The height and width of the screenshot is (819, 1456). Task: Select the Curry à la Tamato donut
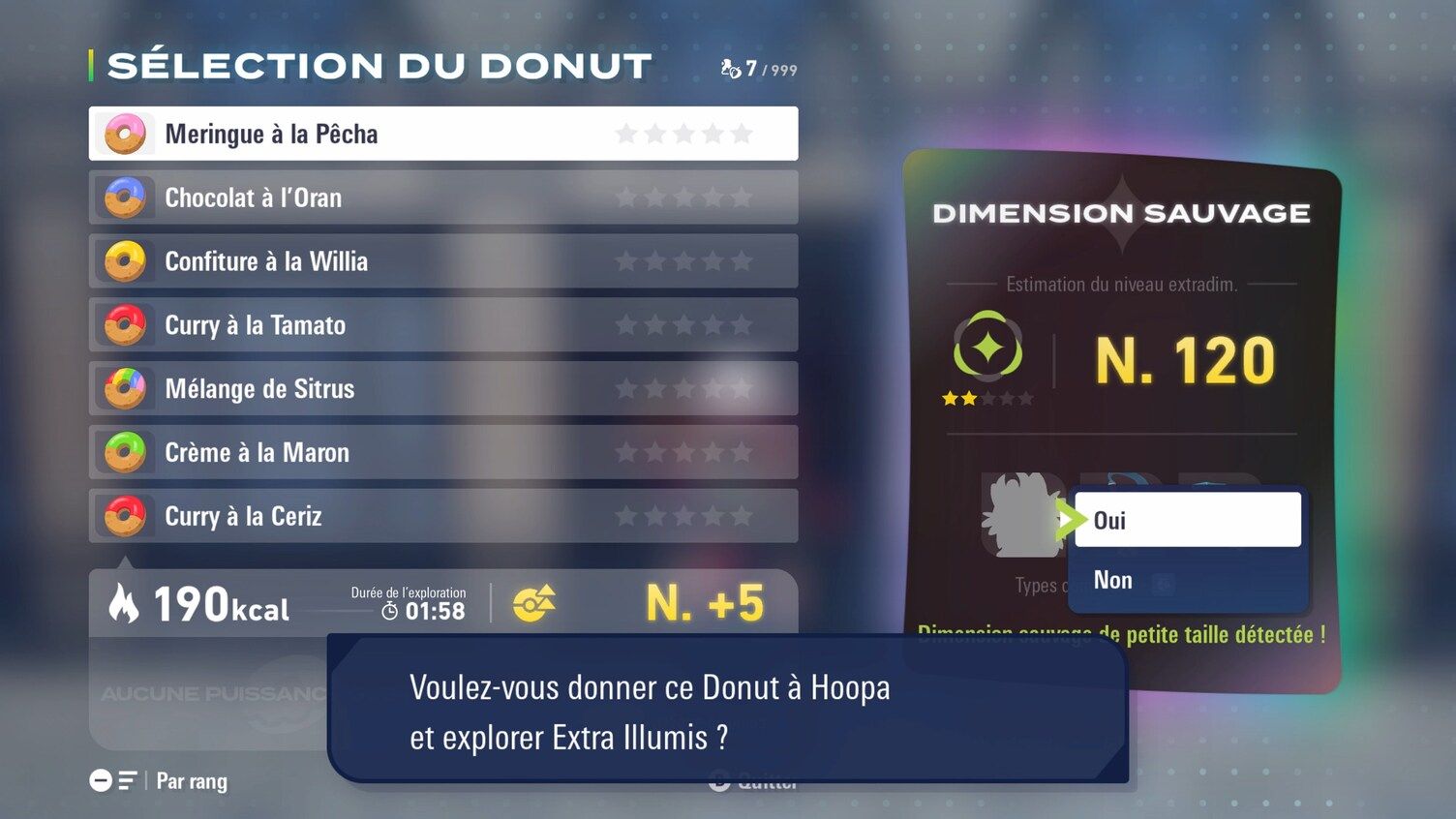pyautogui.click(x=442, y=325)
